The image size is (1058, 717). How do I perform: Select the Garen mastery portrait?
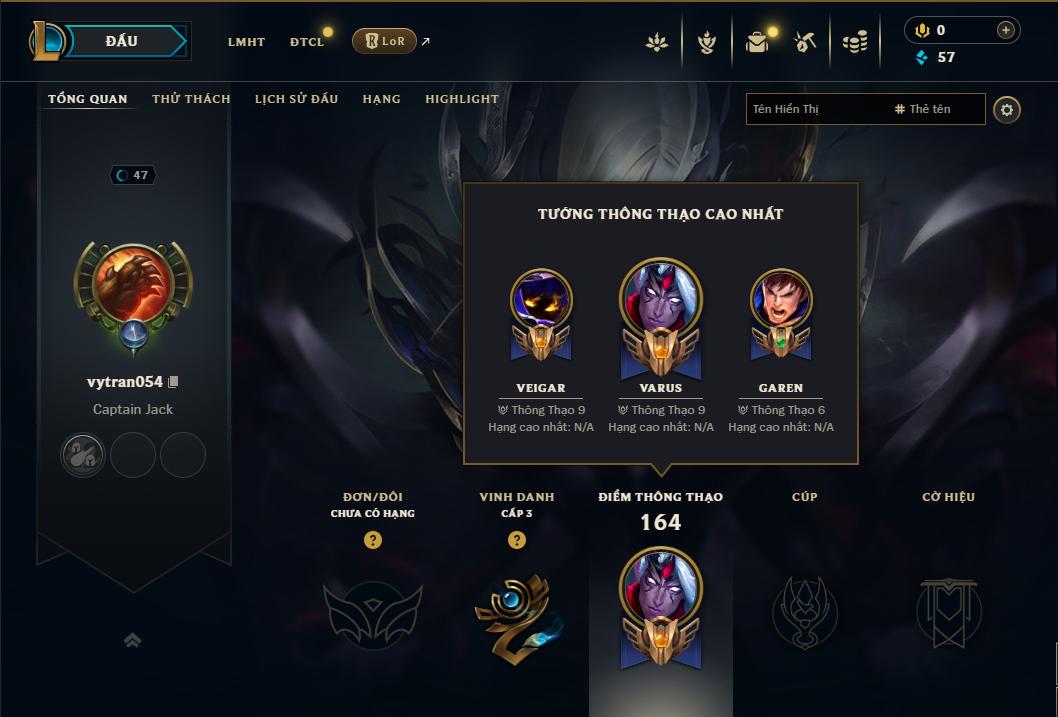click(781, 300)
